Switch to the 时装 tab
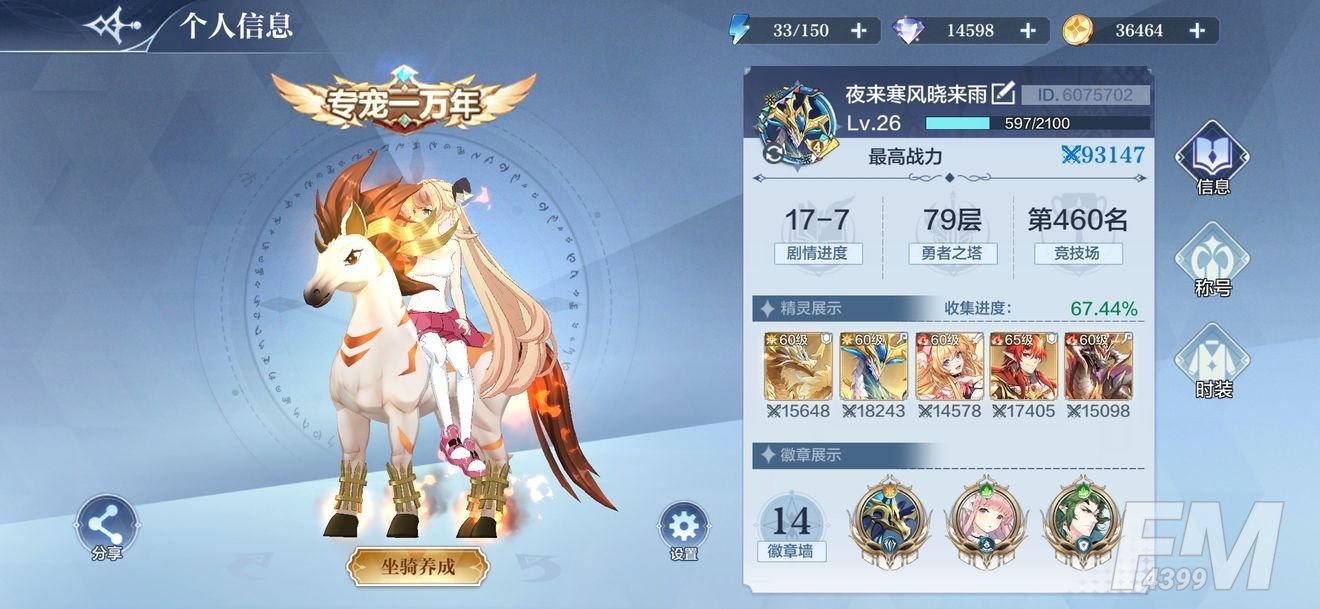 1213,360
